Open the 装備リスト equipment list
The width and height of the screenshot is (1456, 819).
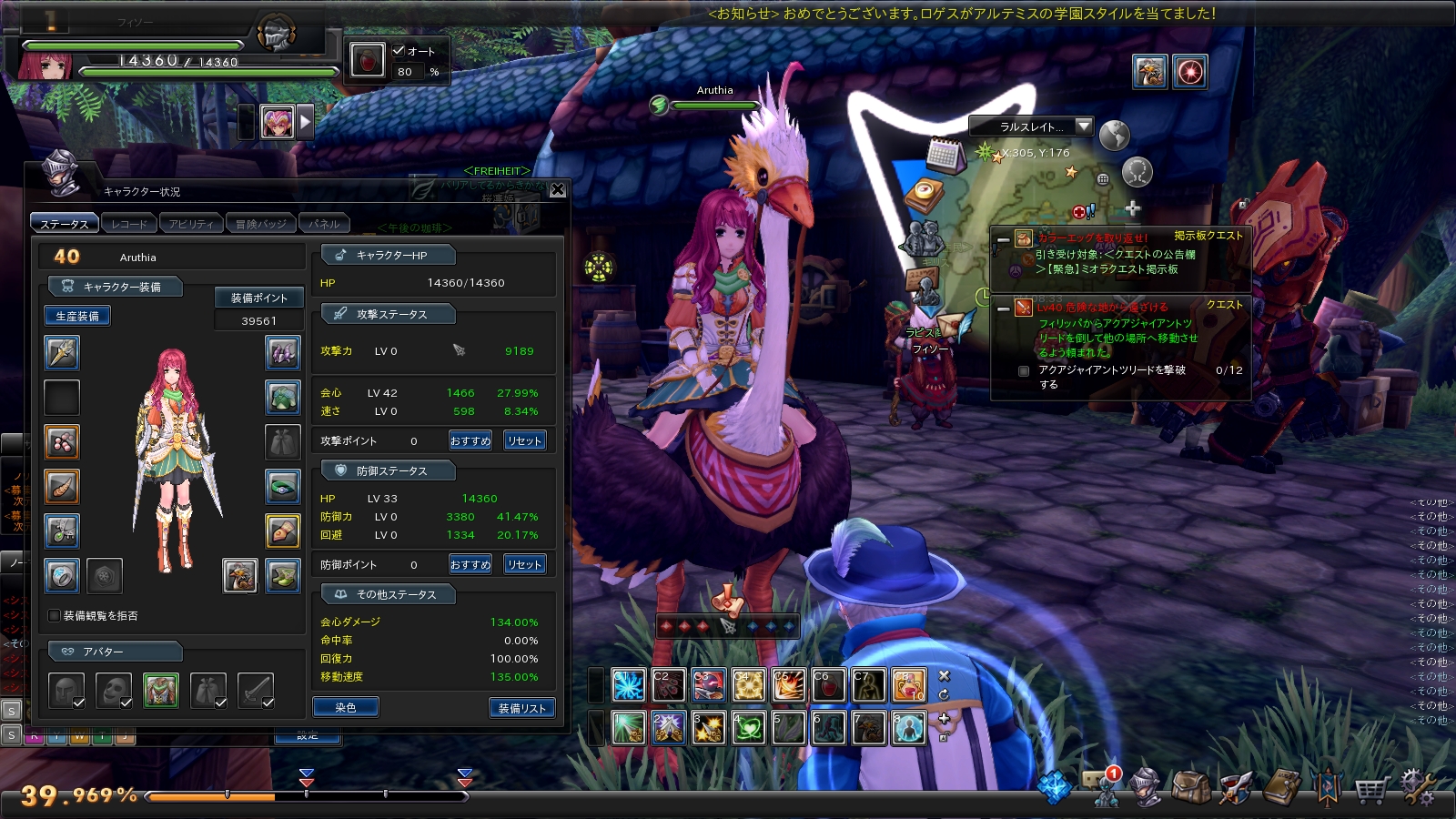pyautogui.click(x=521, y=708)
